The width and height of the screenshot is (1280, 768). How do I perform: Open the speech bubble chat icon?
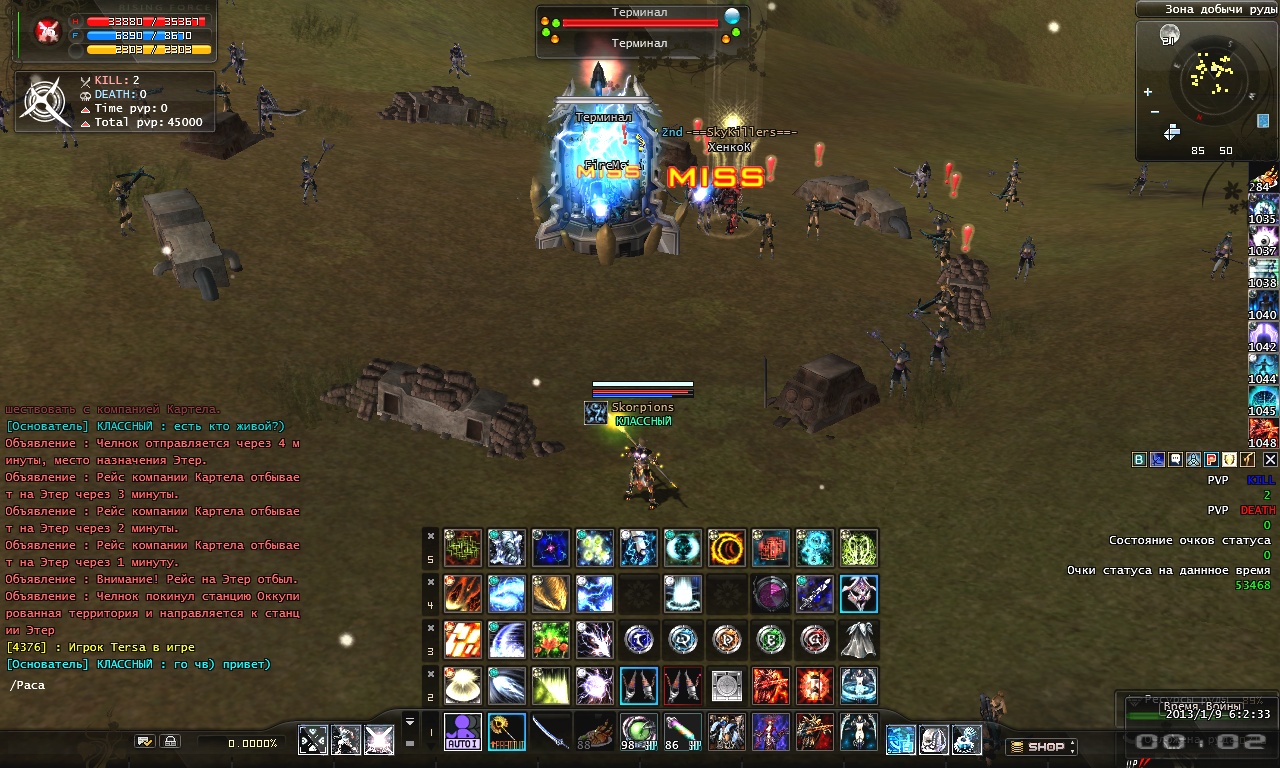(1175, 460)
